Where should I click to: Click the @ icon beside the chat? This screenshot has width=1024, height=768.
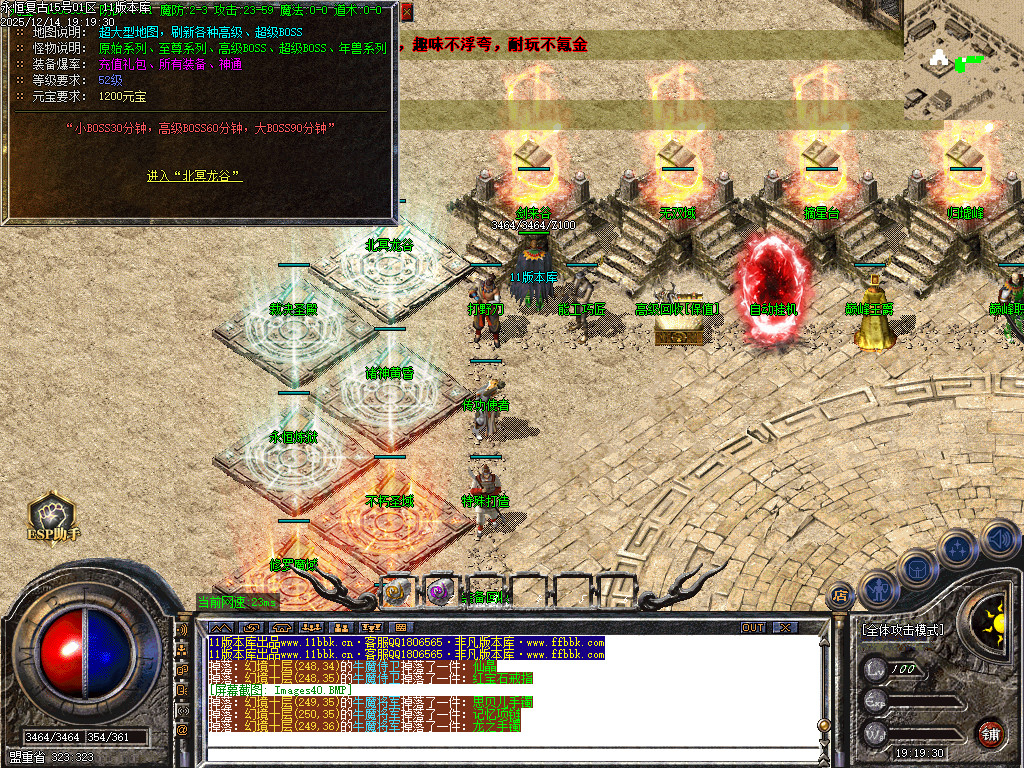click(x=183, y=730)
